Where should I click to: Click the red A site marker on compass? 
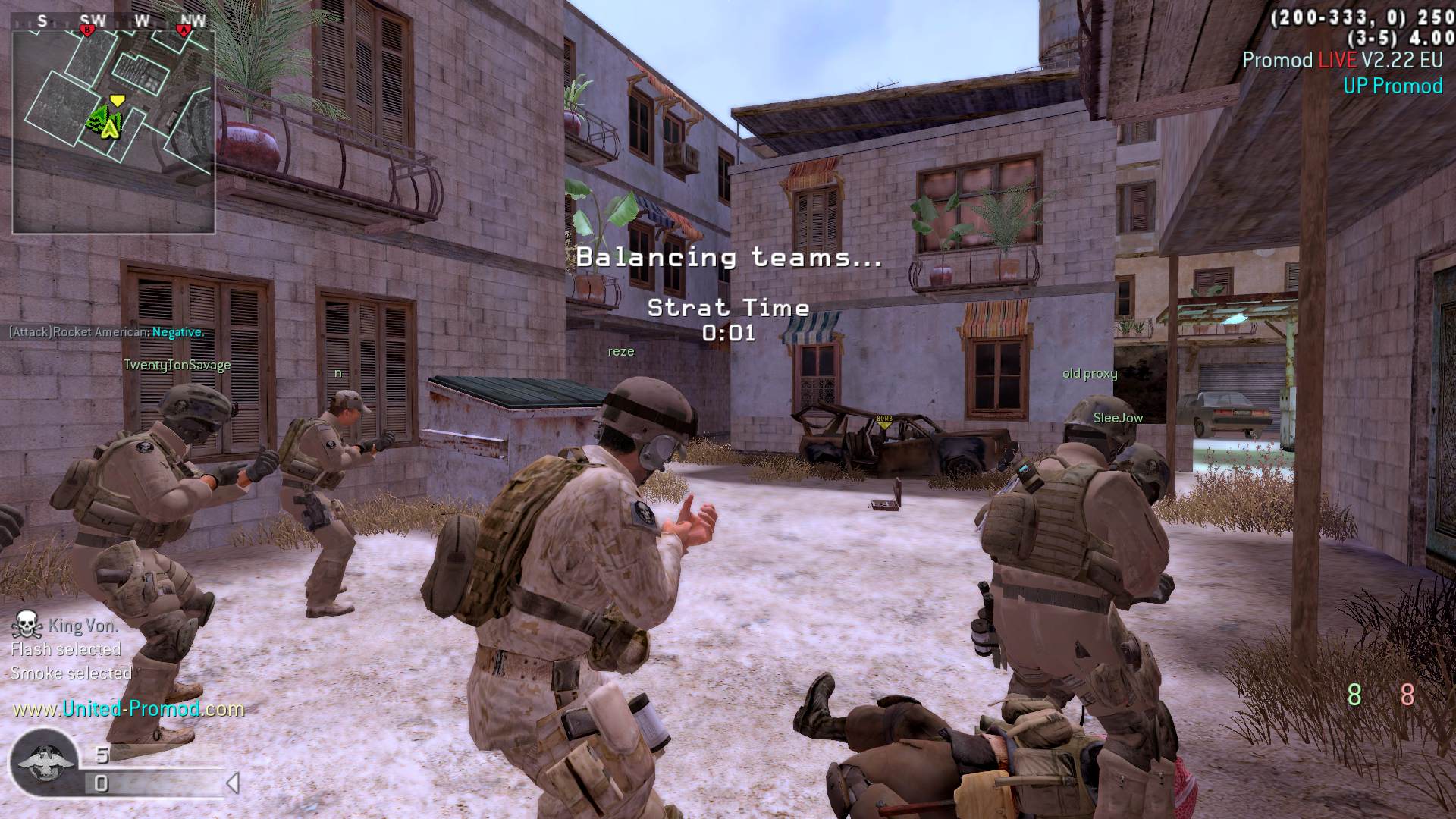(x=183, y=30)
